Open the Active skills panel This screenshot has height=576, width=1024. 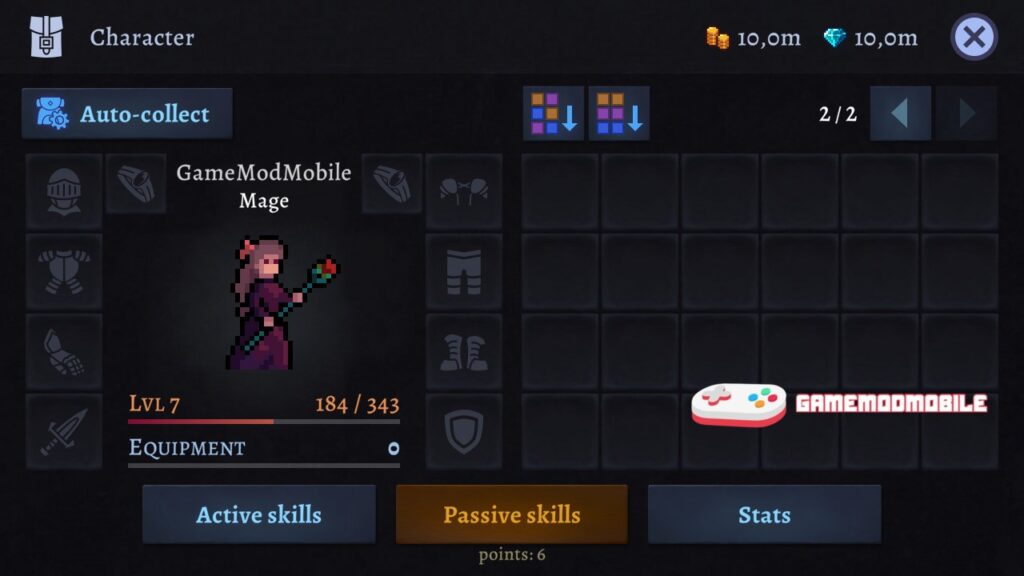point(259,515)
